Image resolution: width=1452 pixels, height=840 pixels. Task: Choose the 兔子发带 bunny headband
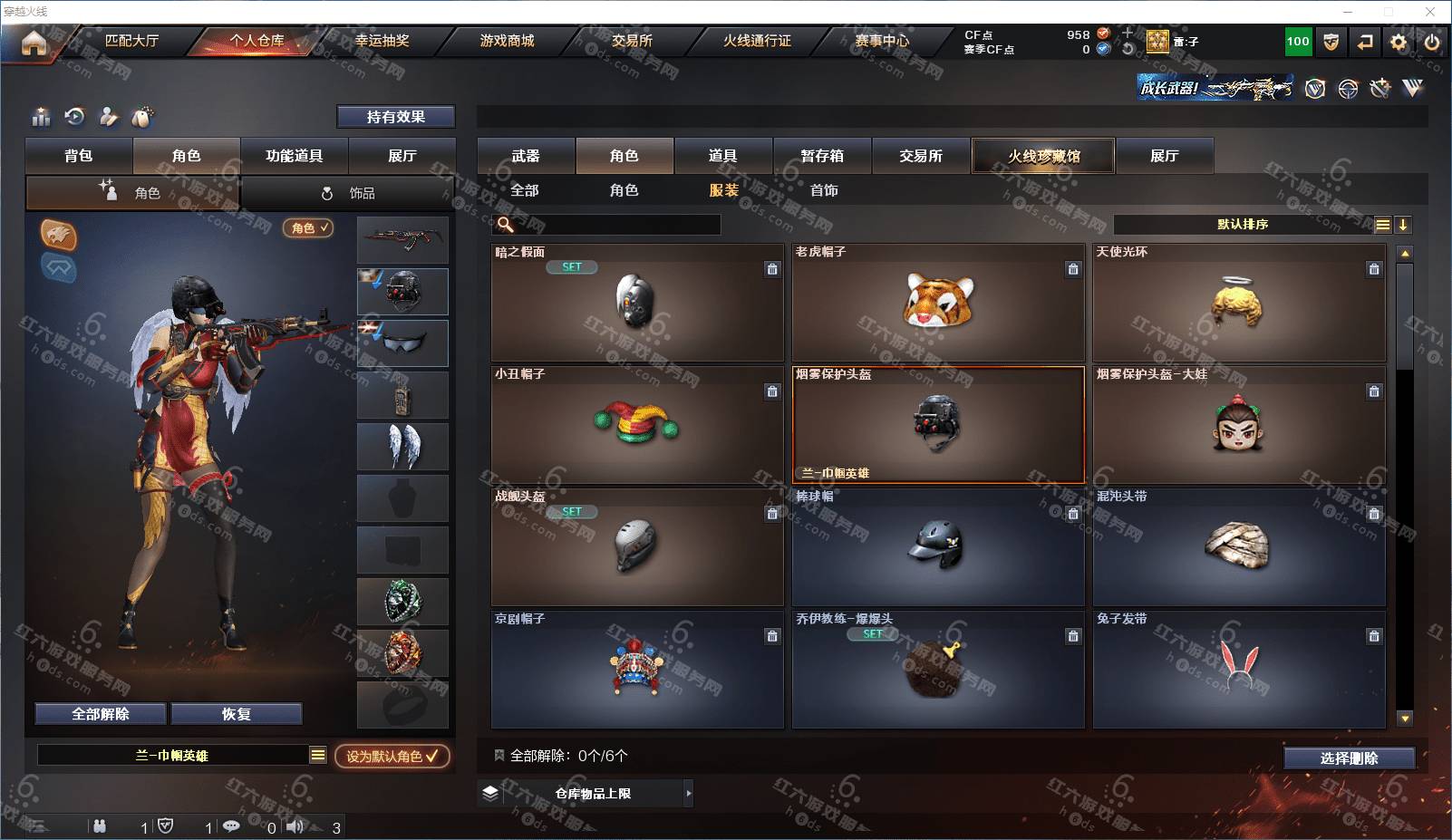click(x=1238, y=670)
